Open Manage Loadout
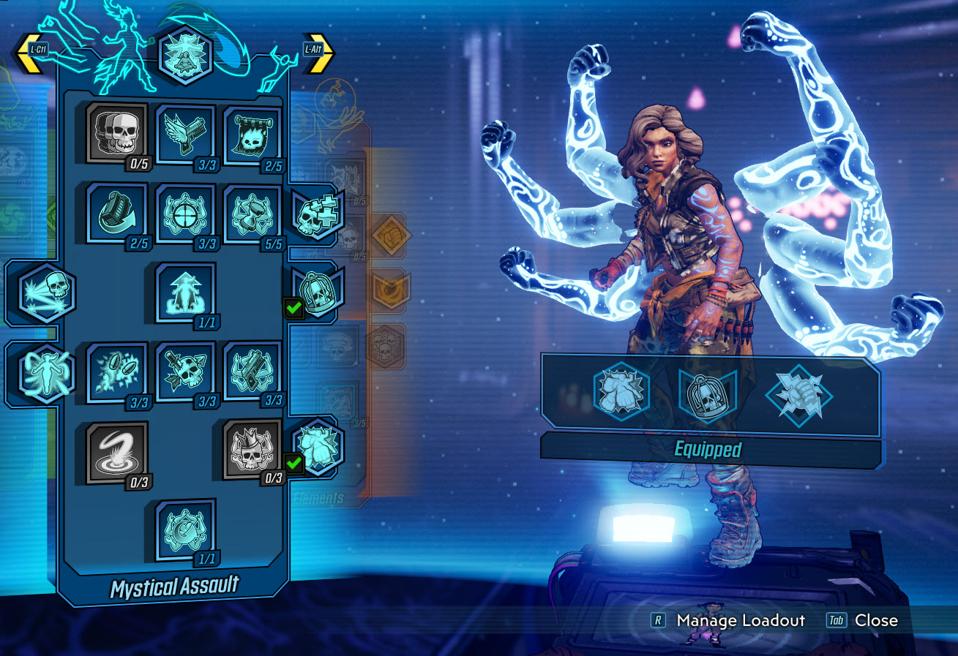 coord(740,620)
